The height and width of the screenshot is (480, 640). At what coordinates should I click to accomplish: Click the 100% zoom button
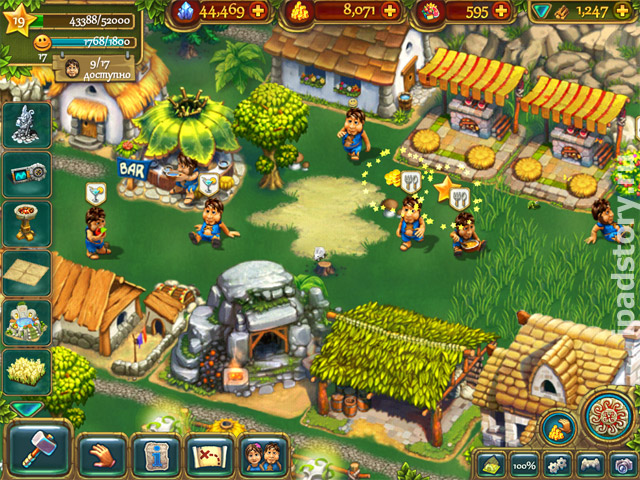(525, 466)
